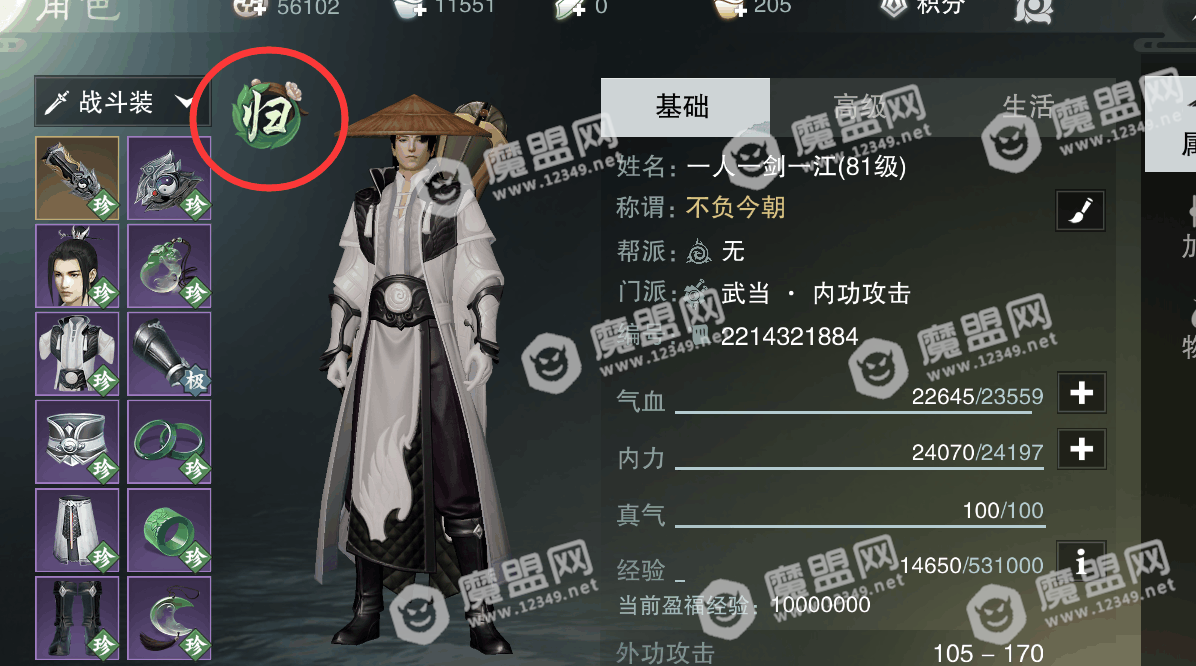Edit title with the paintbrush button
This screenshot has height=666, width=1196.
1081,210
